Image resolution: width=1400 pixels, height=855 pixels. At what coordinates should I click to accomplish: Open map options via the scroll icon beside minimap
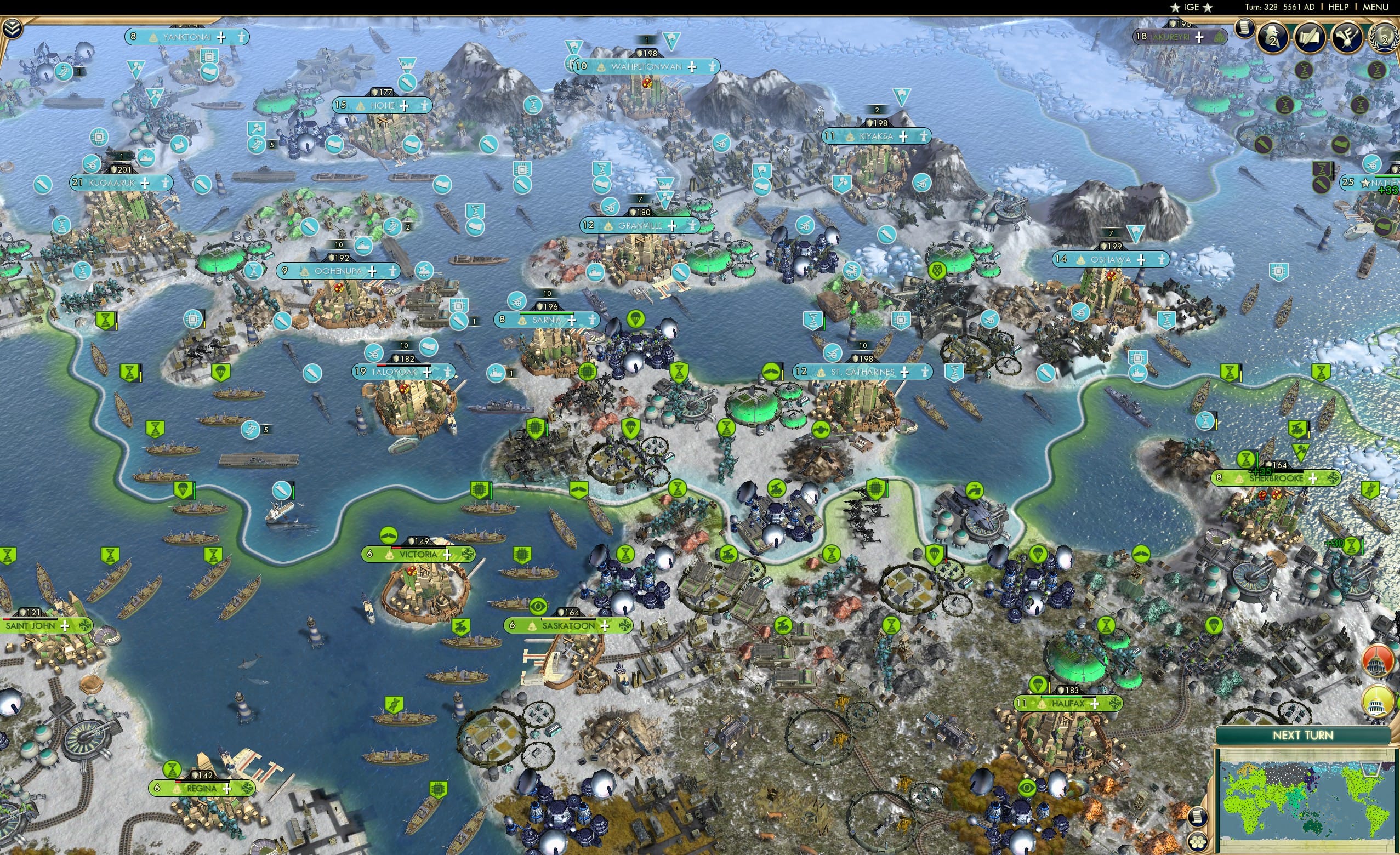(1198, 818)
